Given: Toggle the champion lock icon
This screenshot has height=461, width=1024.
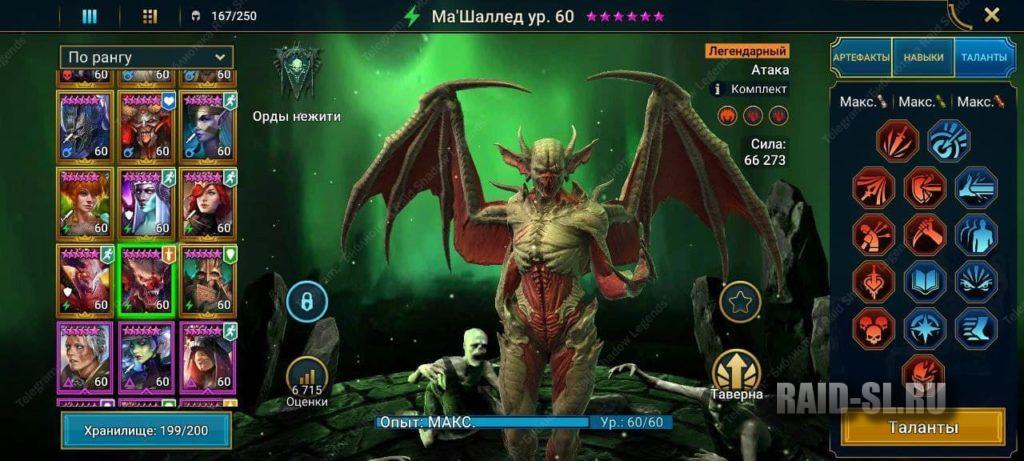Looking at the screenshot, I should click(x=306, y=300).
